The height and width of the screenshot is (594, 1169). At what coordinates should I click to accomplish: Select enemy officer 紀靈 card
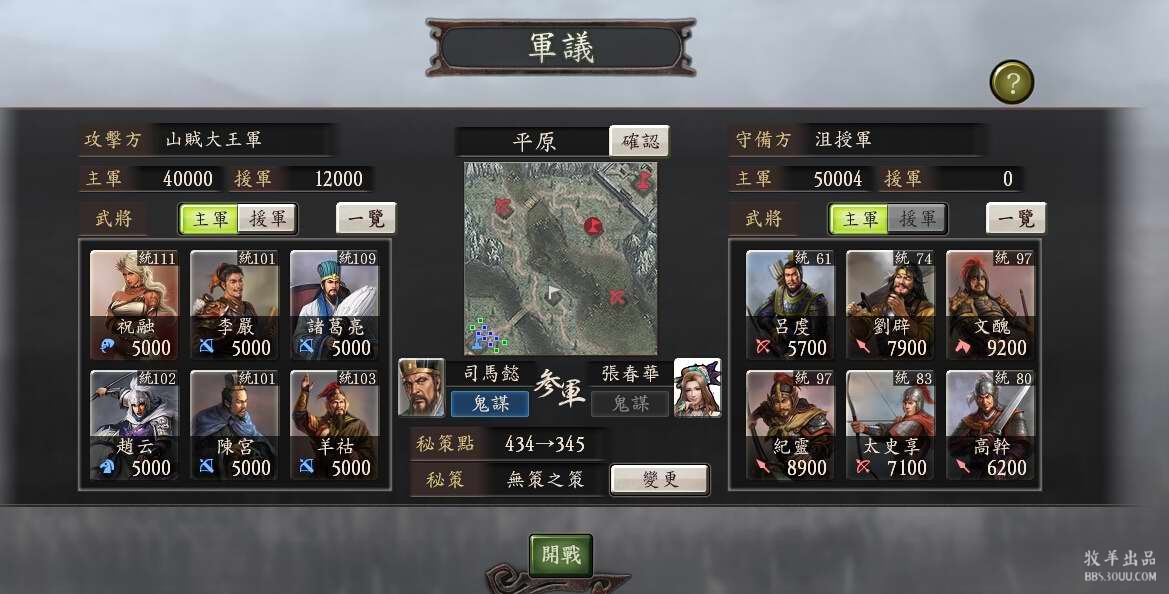(x=791, y=425)
